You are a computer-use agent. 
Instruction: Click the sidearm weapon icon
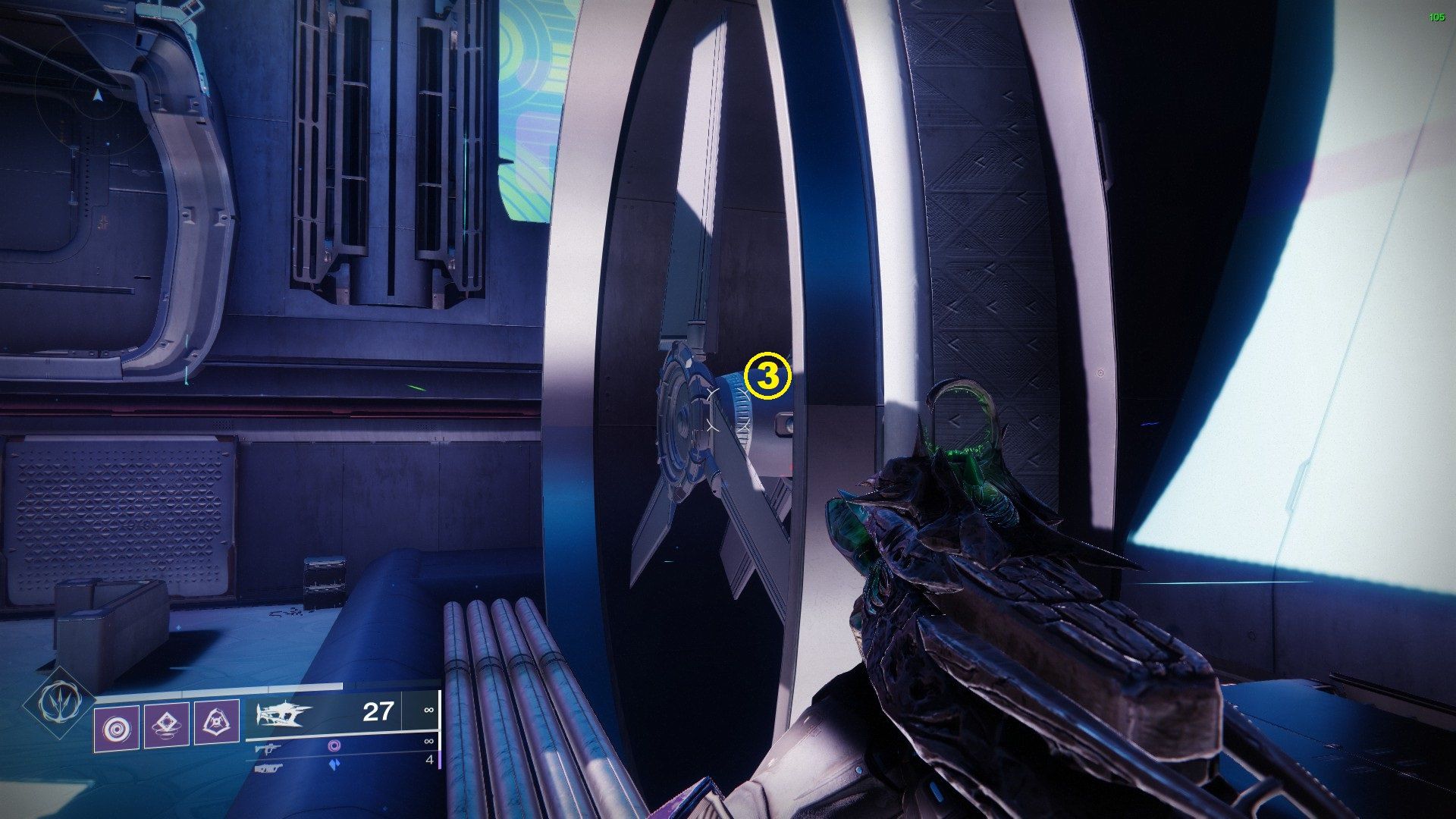269,748
